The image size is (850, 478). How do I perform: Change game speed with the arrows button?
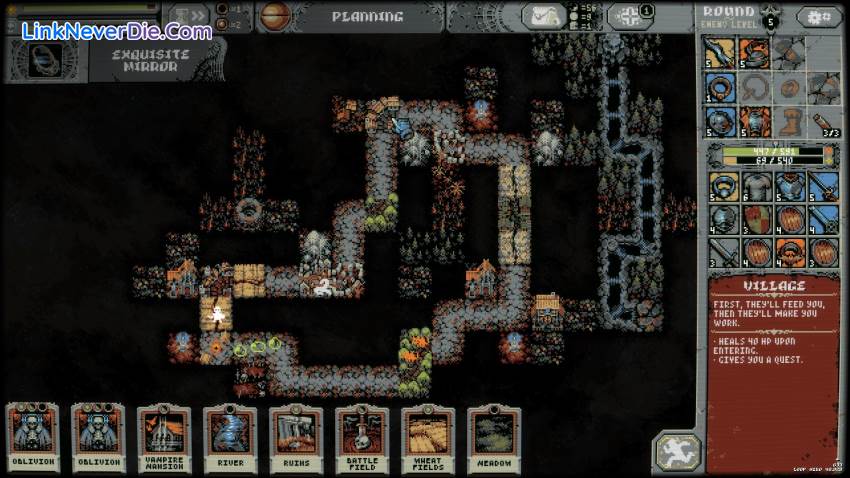(188, 17)
